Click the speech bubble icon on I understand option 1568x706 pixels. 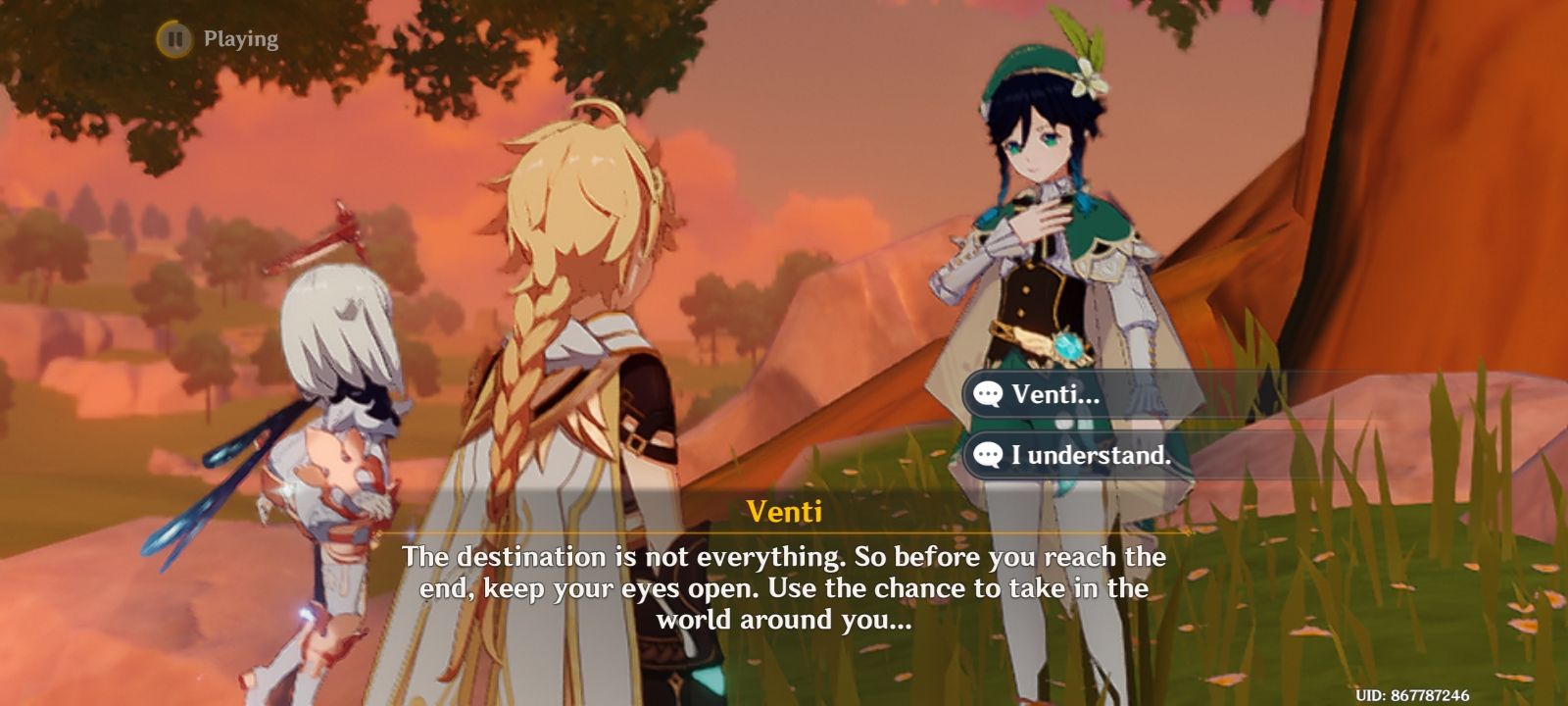click(x=987, y=454)
